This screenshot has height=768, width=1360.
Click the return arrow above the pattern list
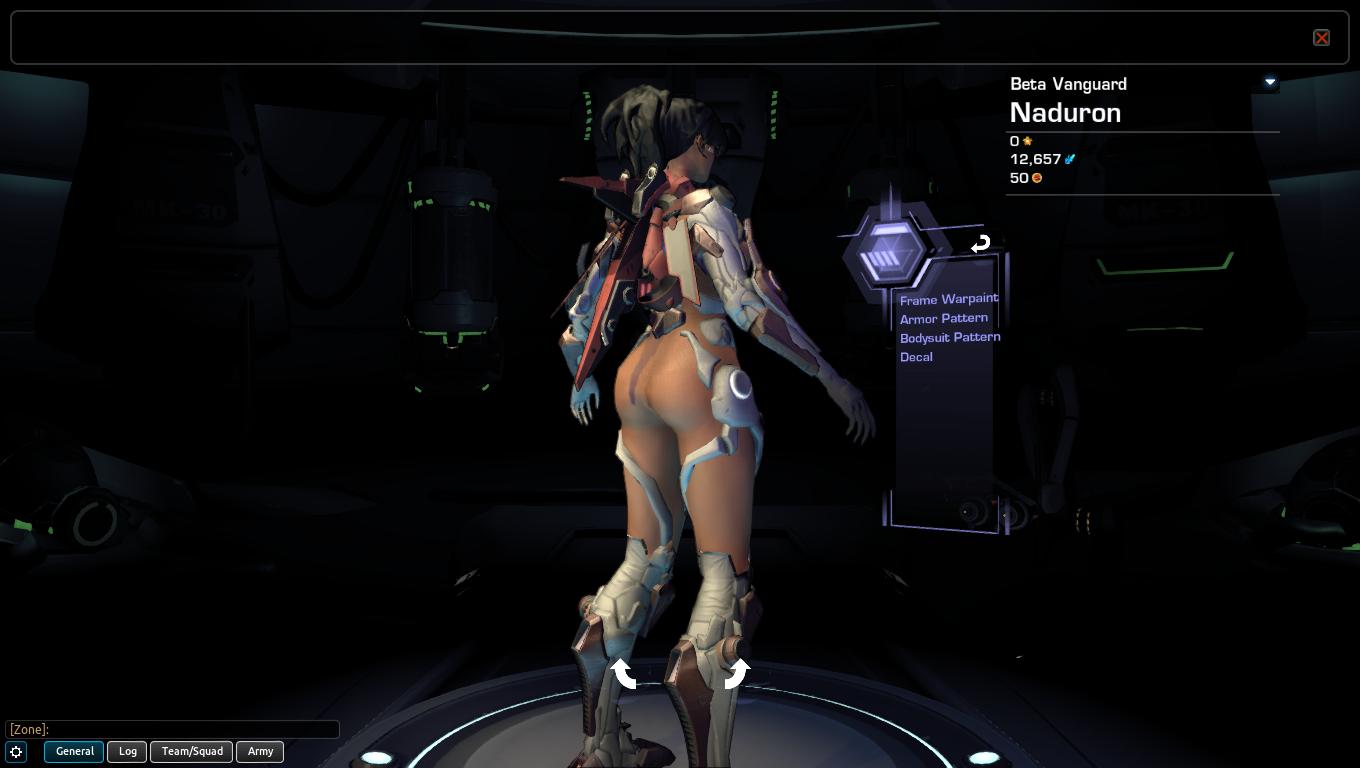tap(980, 243)
